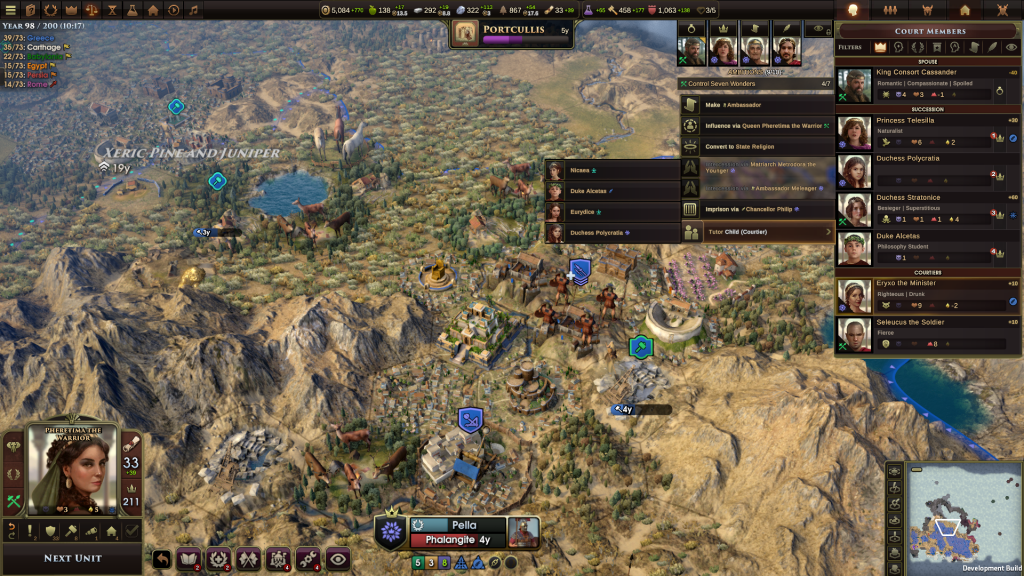
Task: Open the hamburger main menu
Action: (x=9, y=10)
